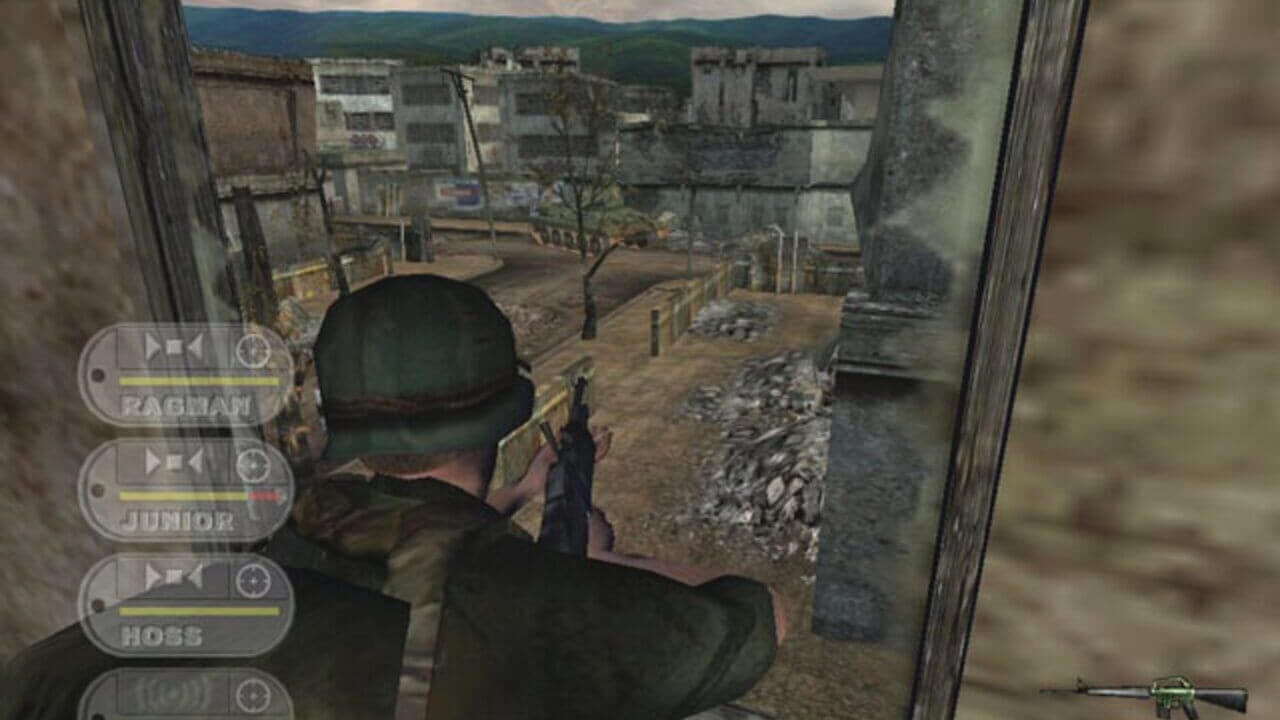
Task: Click the formation arrows icon on Ragman's tag
Action: [174, 349]
